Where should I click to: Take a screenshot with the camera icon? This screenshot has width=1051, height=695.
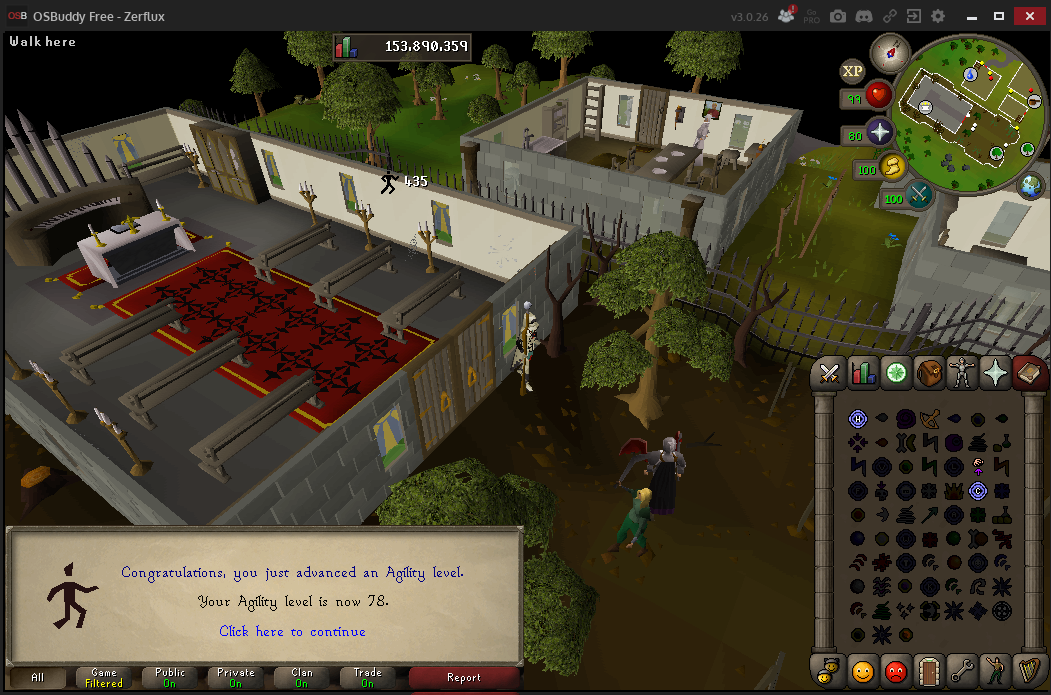838,16
